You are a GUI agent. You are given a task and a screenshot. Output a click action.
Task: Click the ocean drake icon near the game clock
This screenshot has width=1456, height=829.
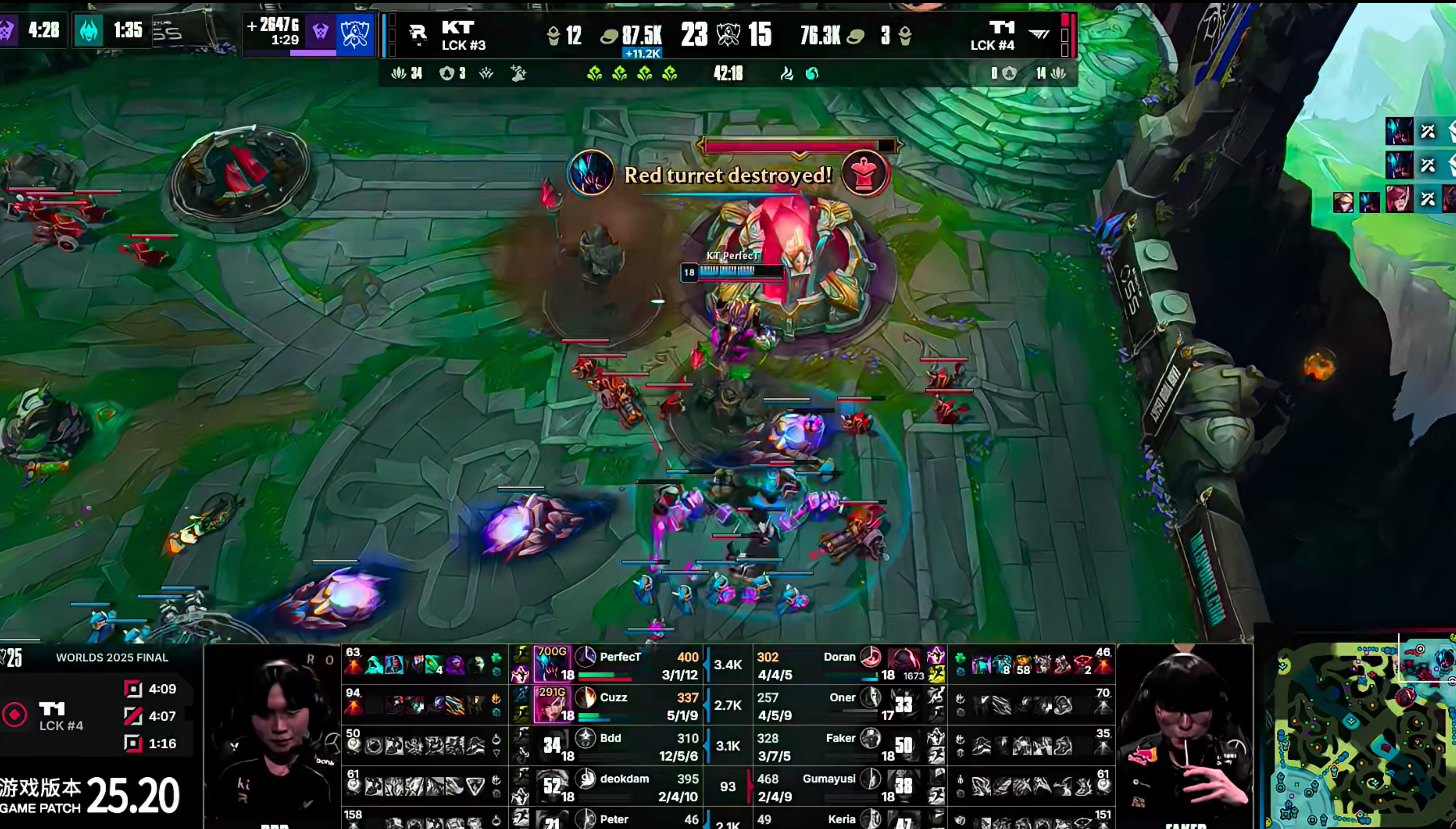click(x=812, y=73)
